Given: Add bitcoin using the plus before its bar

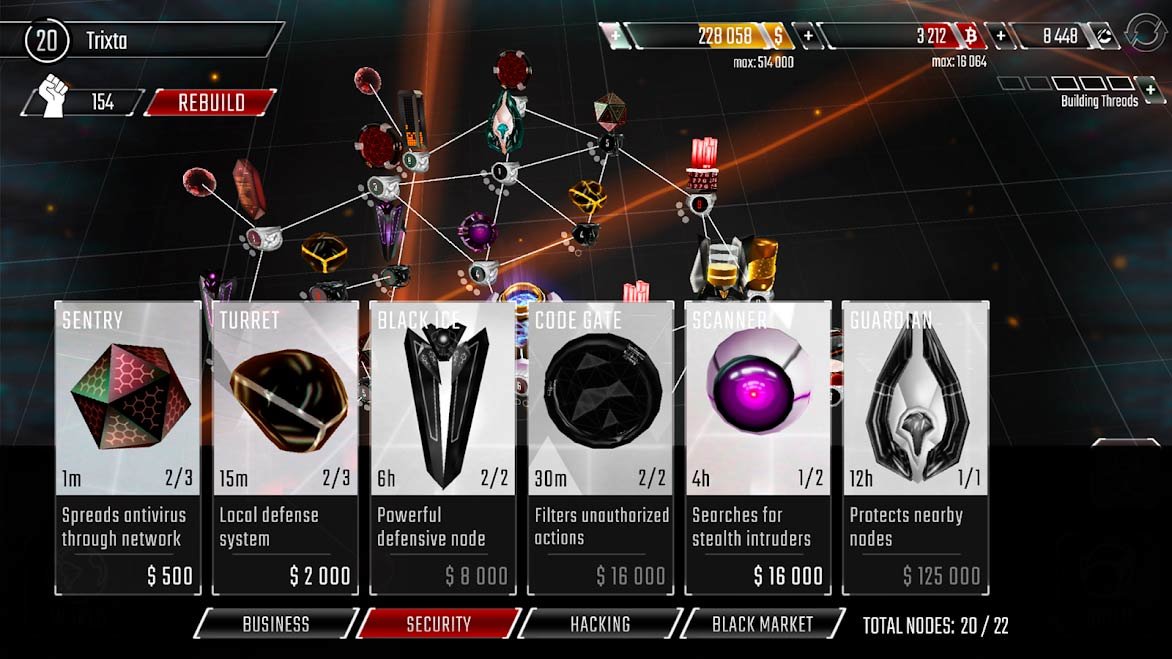Looking at the screenshot, I should pyautogui.click(x=808, y=36).
